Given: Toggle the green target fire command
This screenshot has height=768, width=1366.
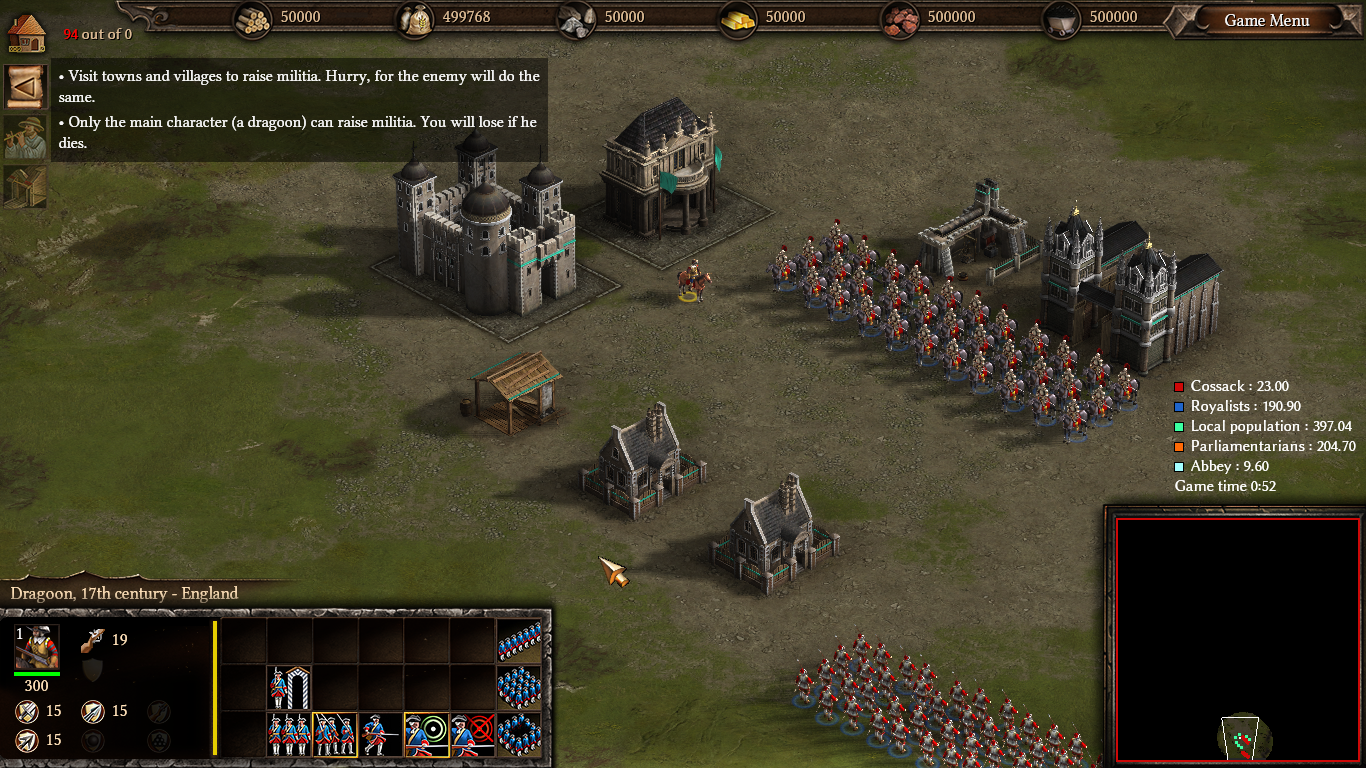Looking at the screenshot, I should 427,734.
